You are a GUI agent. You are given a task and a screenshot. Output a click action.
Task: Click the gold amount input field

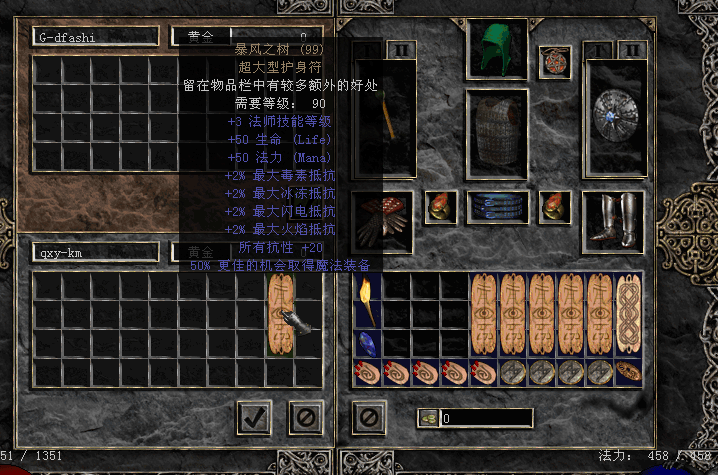(x=487, y=418)
